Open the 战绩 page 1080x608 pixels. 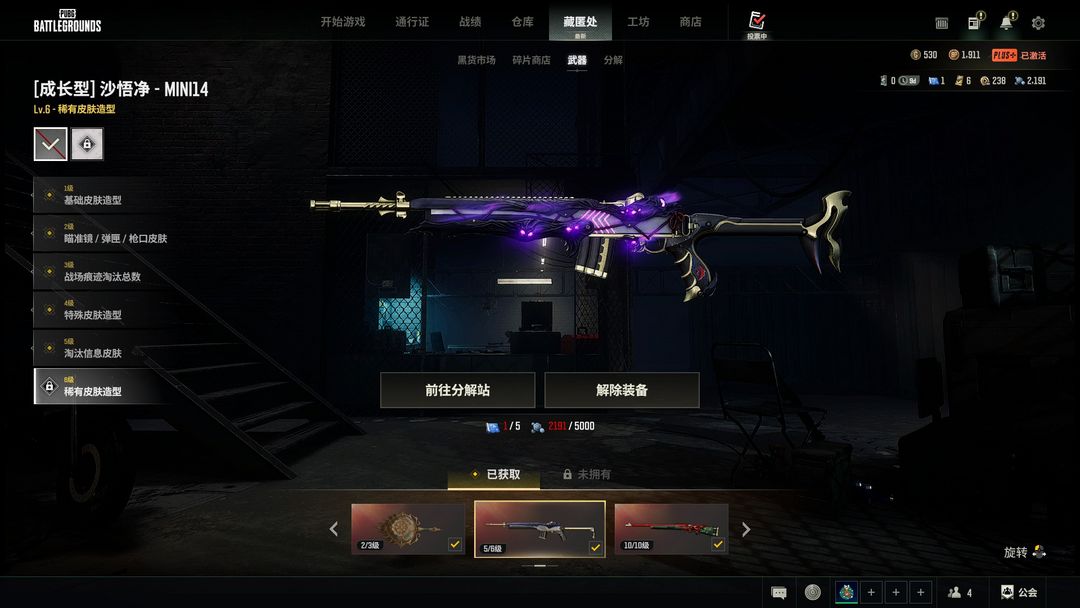tap(470, 22)
